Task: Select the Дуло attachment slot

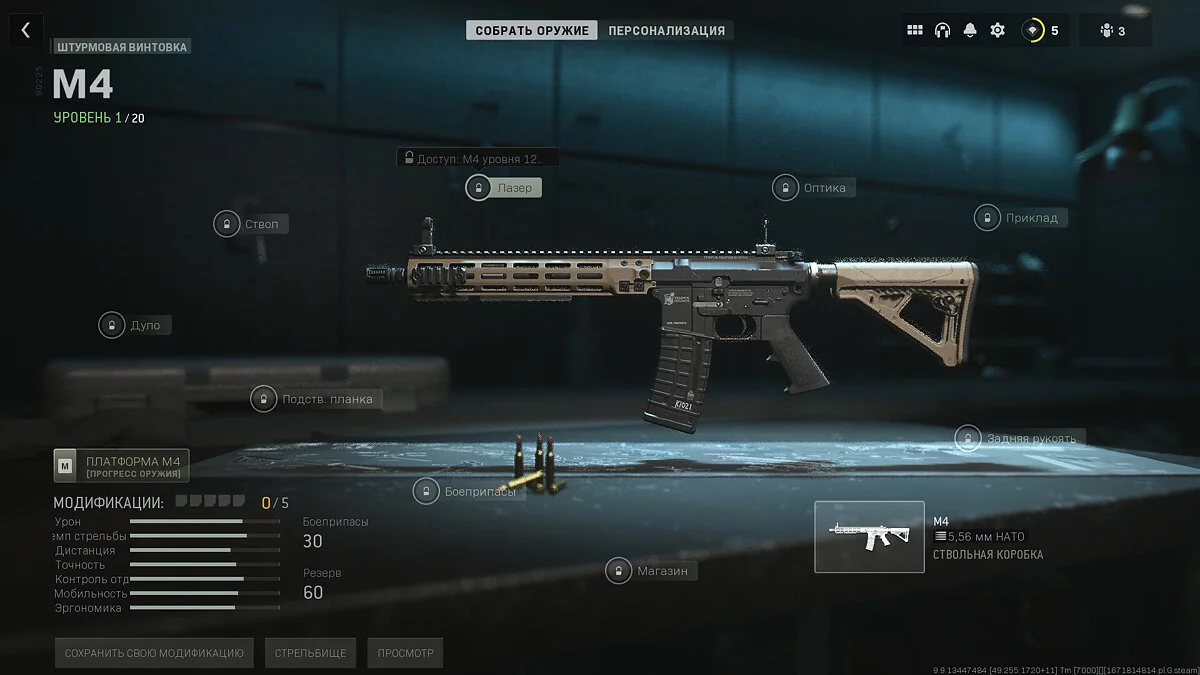Action: [x=134, y=325]
